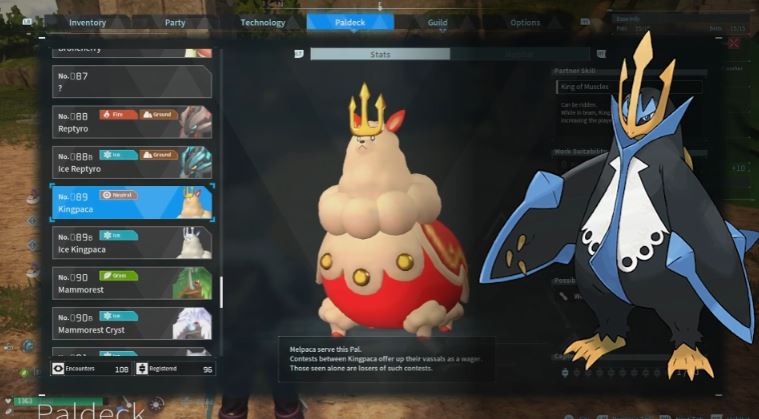Click the Paldeck list scrollbar
Viewport: 759px width, 419px height.
point(221,292)
